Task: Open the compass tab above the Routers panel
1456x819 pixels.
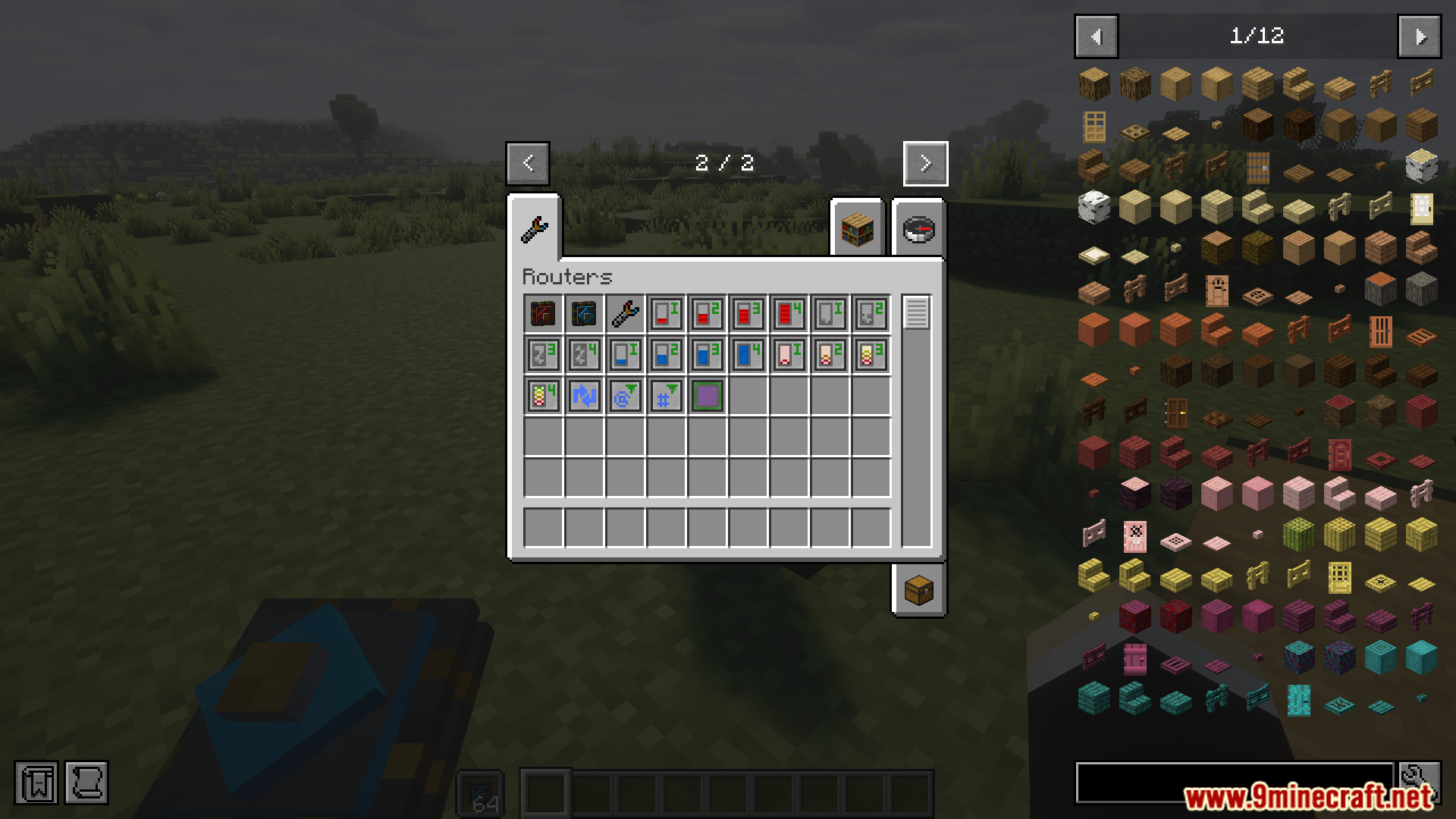Action: (918, 230)
